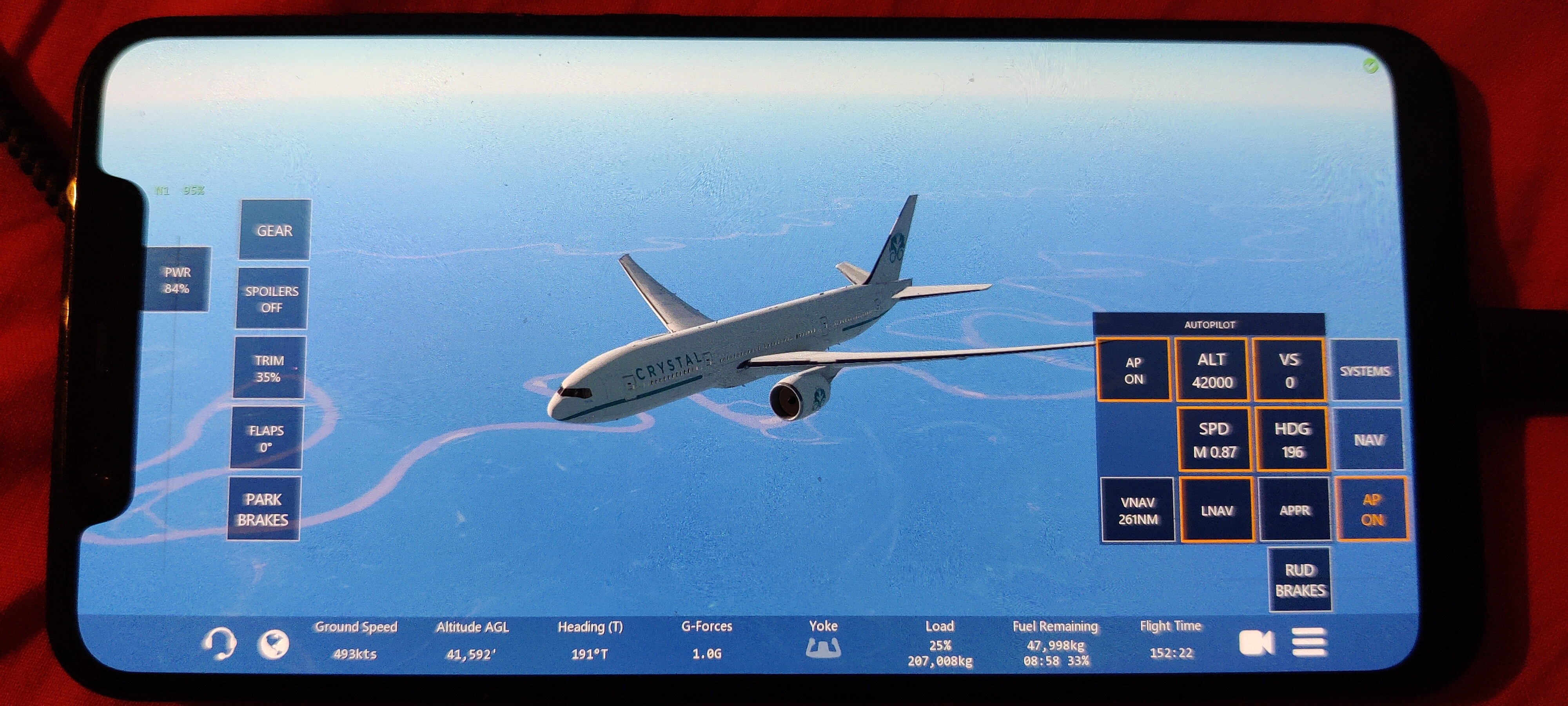
Task: Enable the APPR approach mode
Action: tap(1294, 510)
